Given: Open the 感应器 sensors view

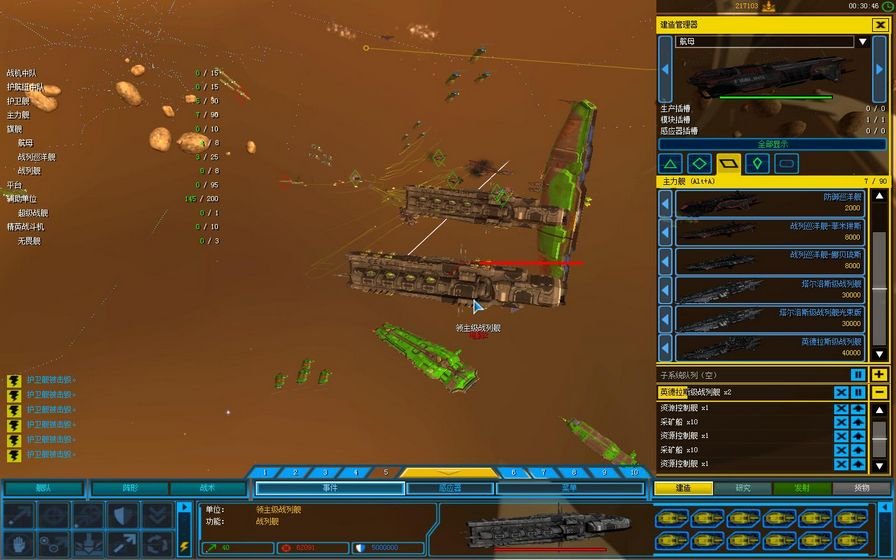Looking at the screenshot, I should pos(449,488).
